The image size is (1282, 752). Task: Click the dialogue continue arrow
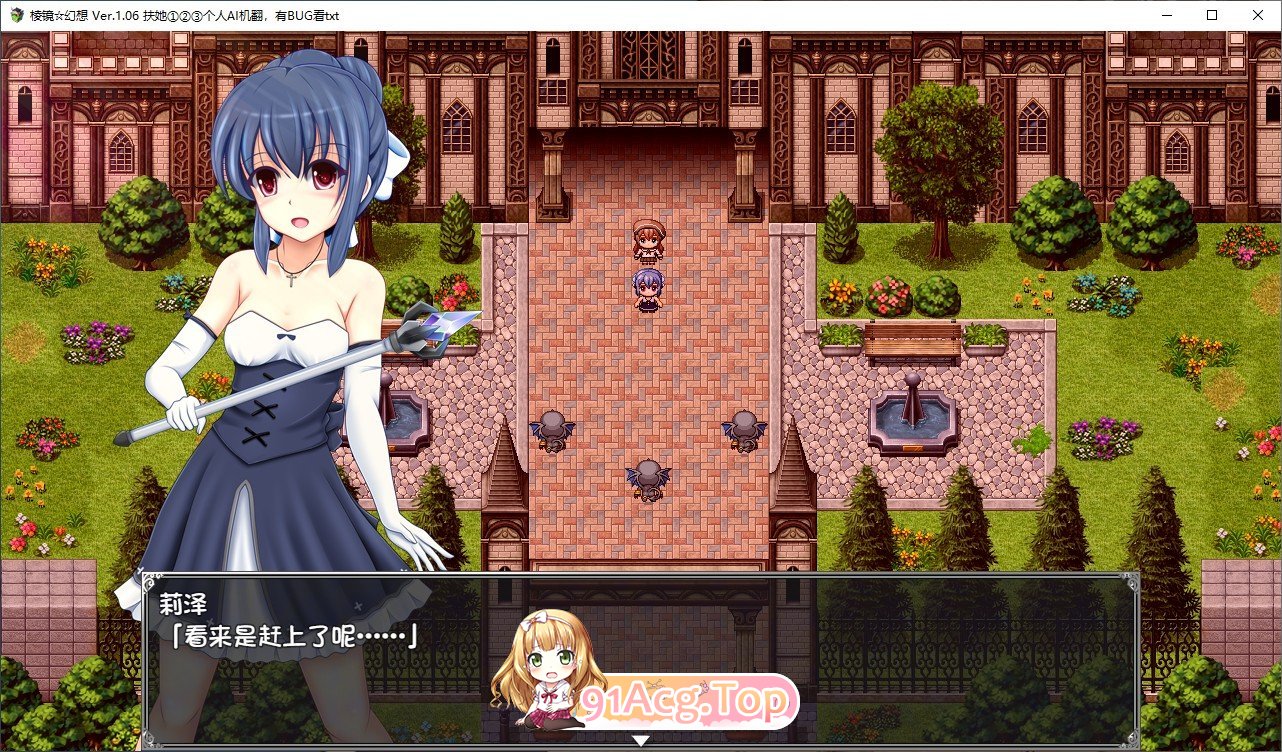tap(641, 742)
